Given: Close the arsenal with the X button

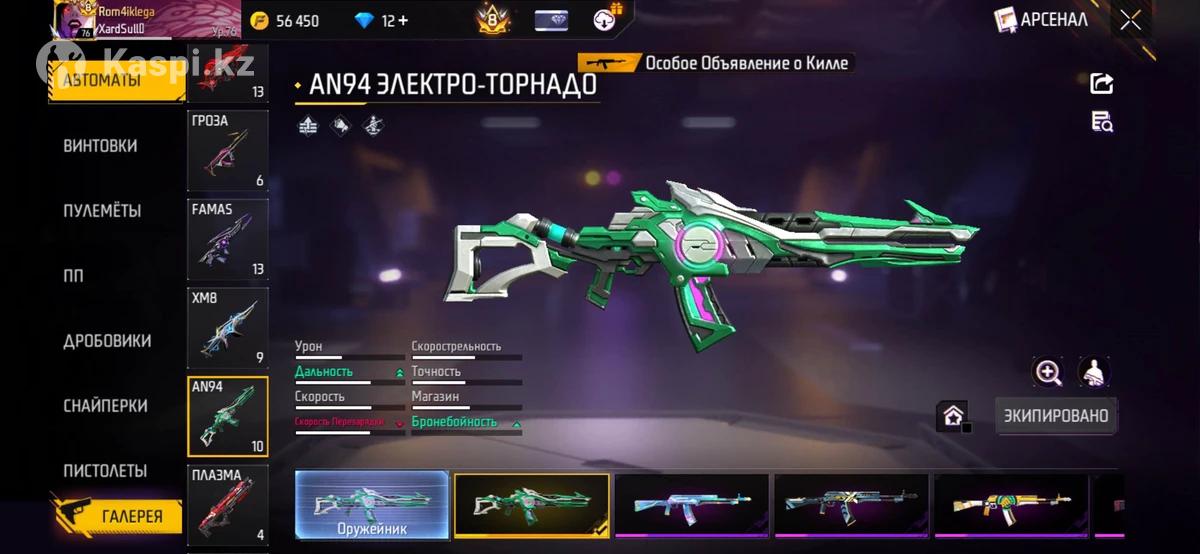Looking at the screenshot, I should (x=1131, y=20).
